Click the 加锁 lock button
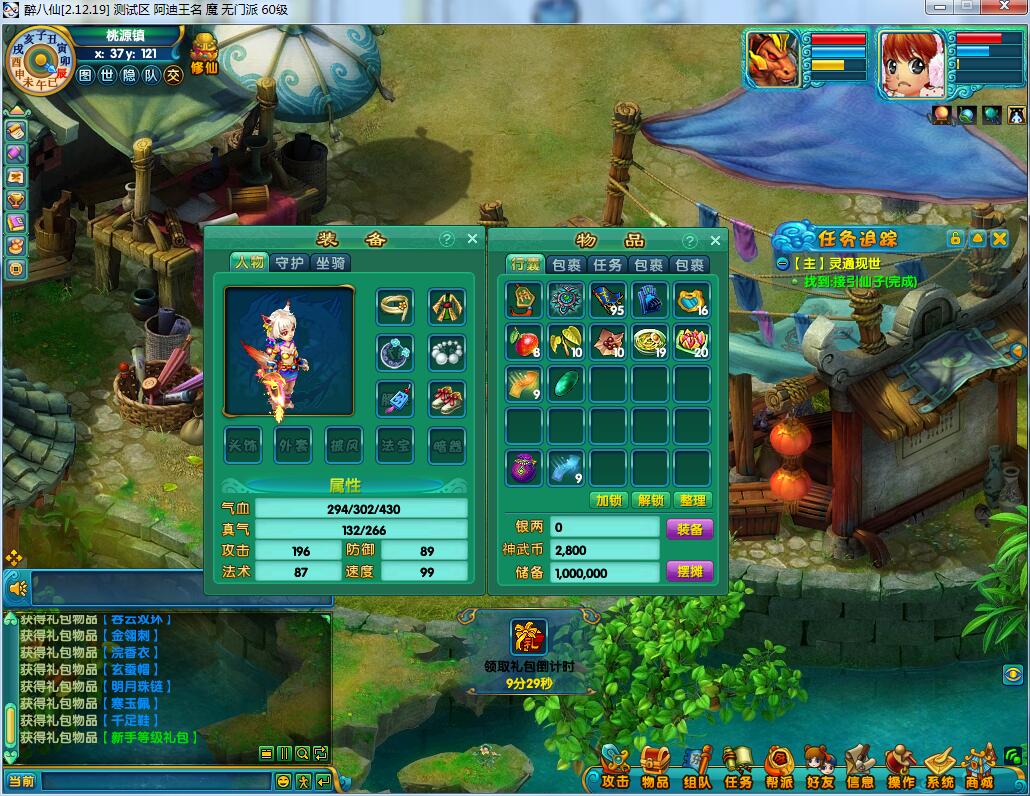The width and height of the screenshot is (1030, 796). click(x=608, y=500)
